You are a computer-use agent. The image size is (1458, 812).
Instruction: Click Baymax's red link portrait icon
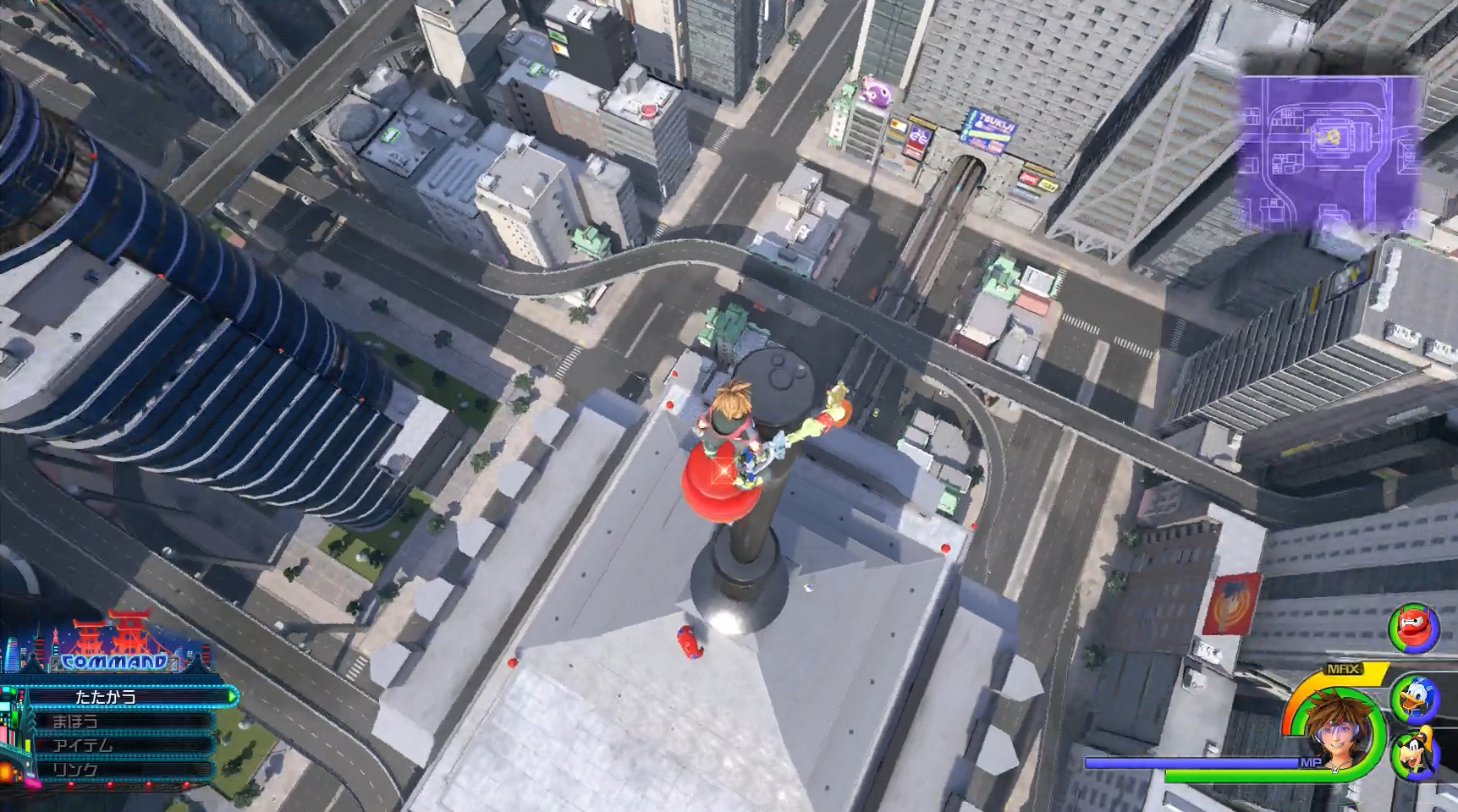1415,628
